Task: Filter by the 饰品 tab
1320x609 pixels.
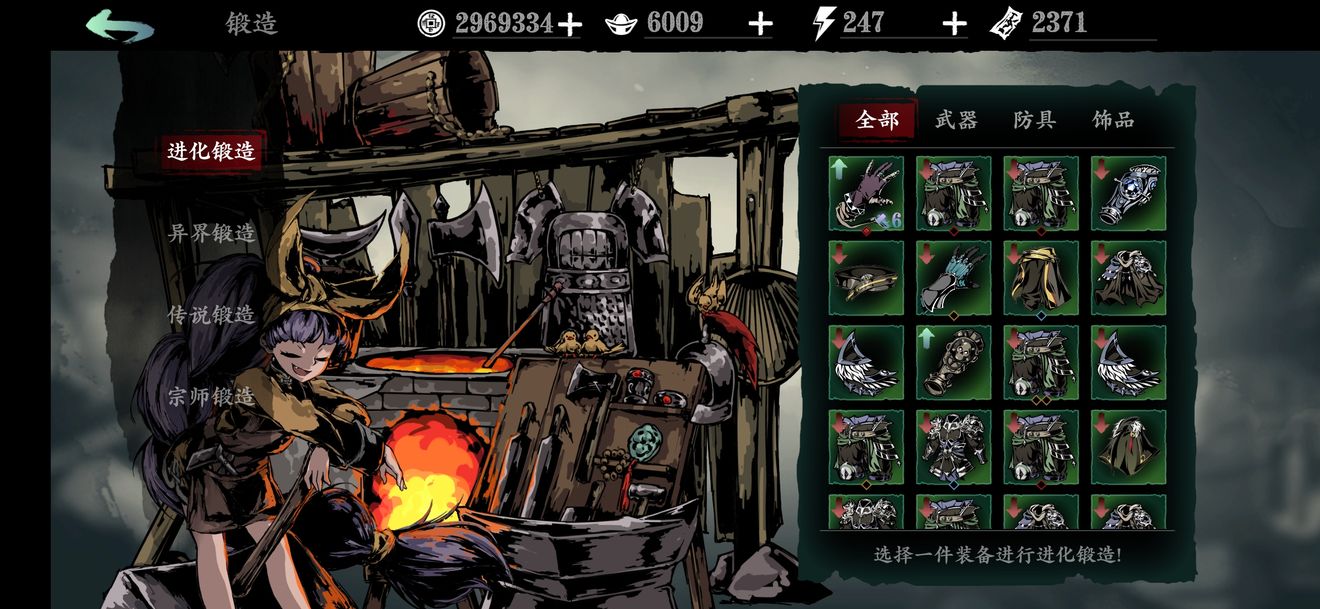Action: click(1113, 121)
